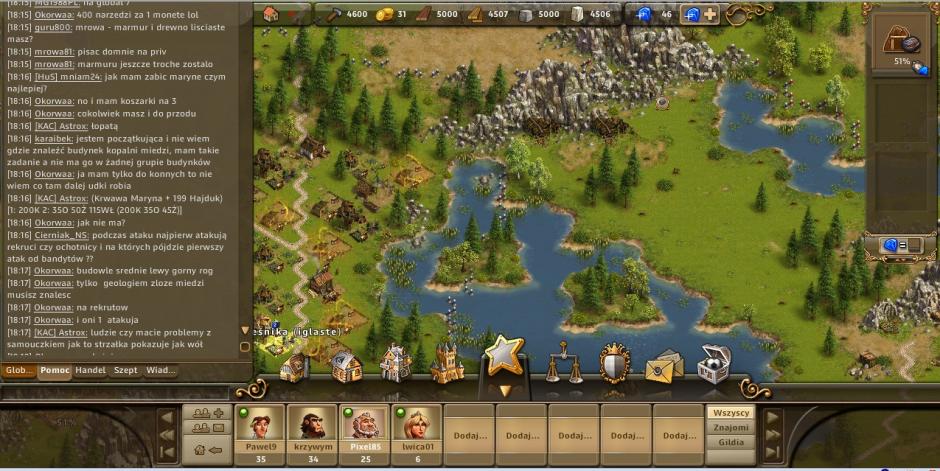Select the Glob chat tab
Viewport: 940px width, 471px height.
[18, 370]
